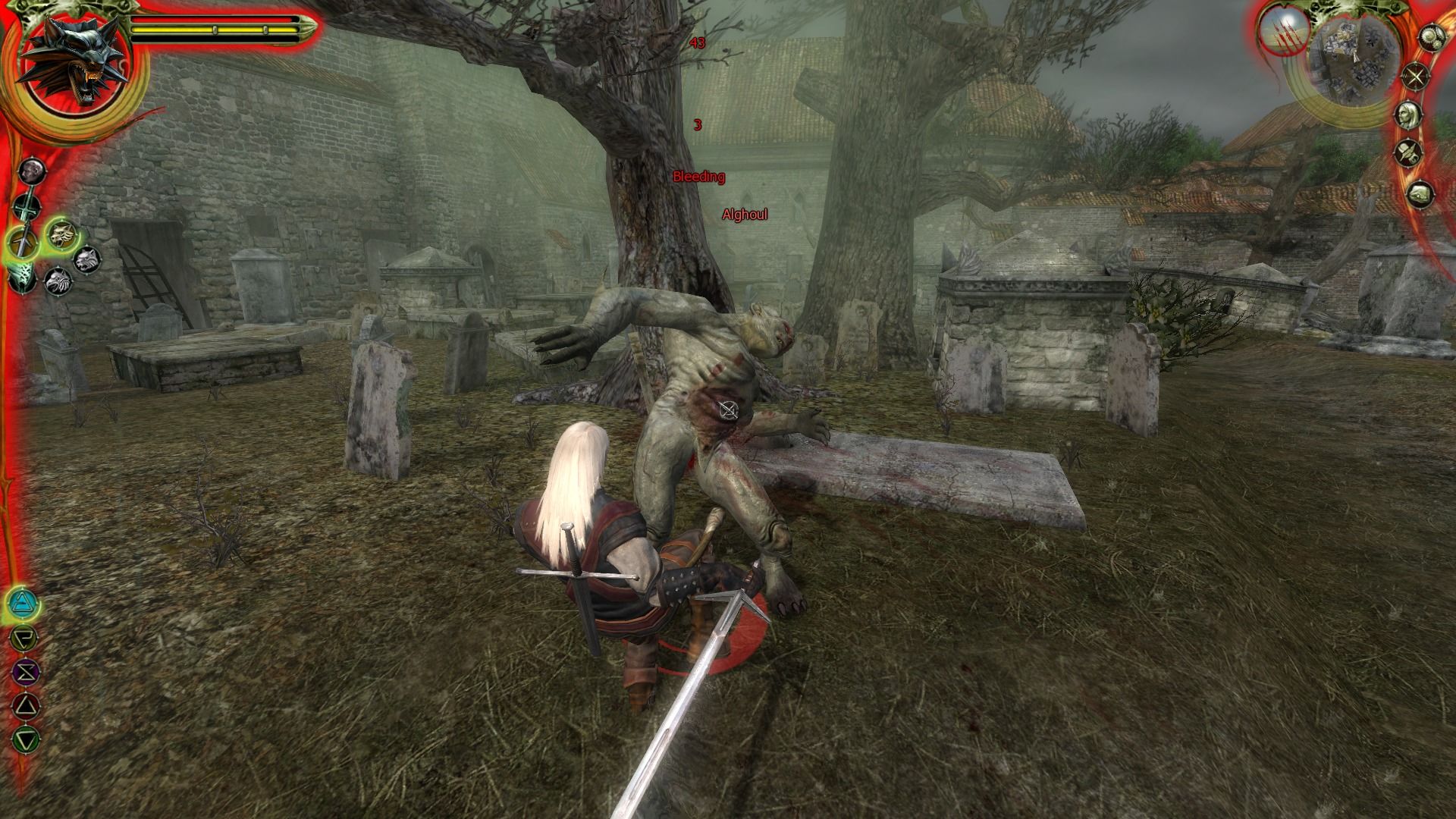Click the gears meditation icon on right sidebar
The width and height of the screenshot is (1456, 819).
pyautogui.click(x=1432, y=37)
